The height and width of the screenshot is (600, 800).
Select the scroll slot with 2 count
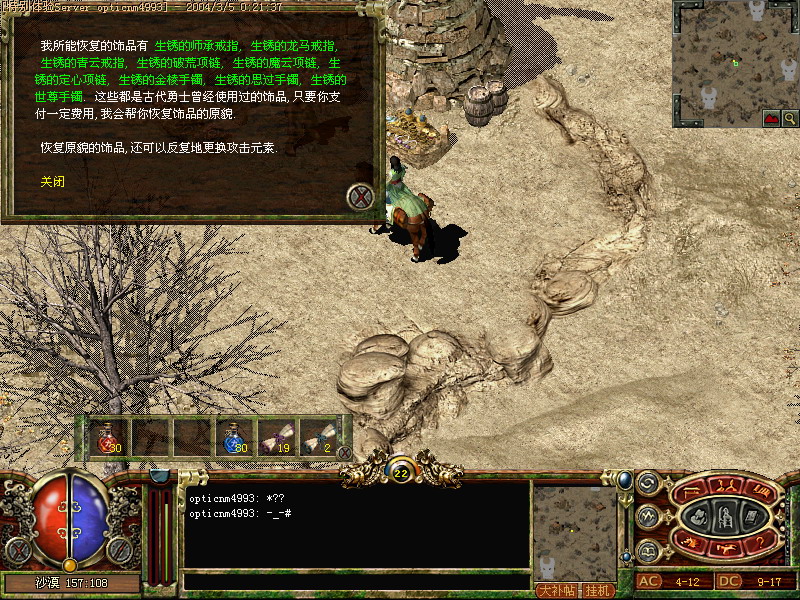pos(317,437)
